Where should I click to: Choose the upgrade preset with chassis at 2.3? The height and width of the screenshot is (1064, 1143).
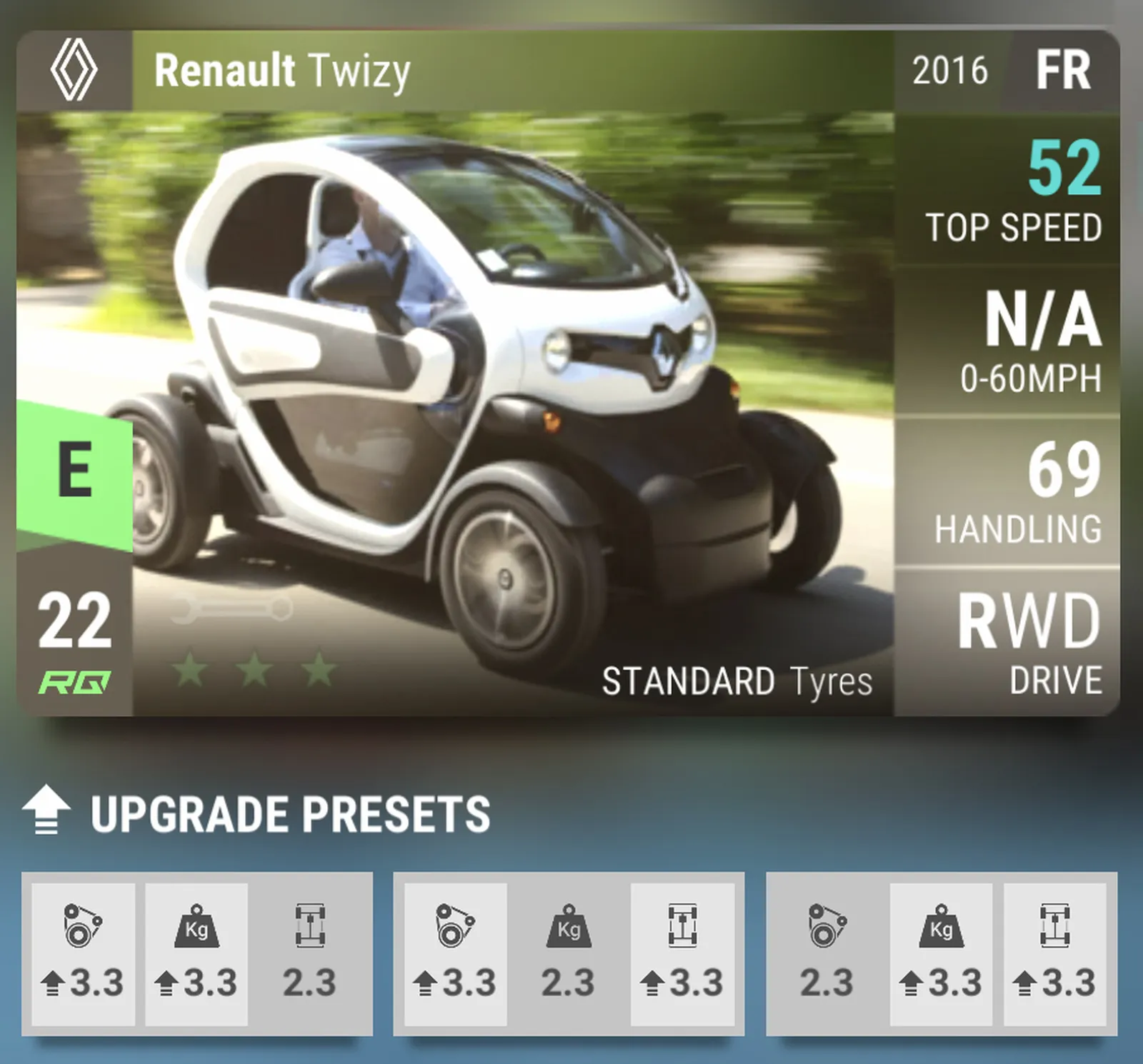[x=196, y=953]
